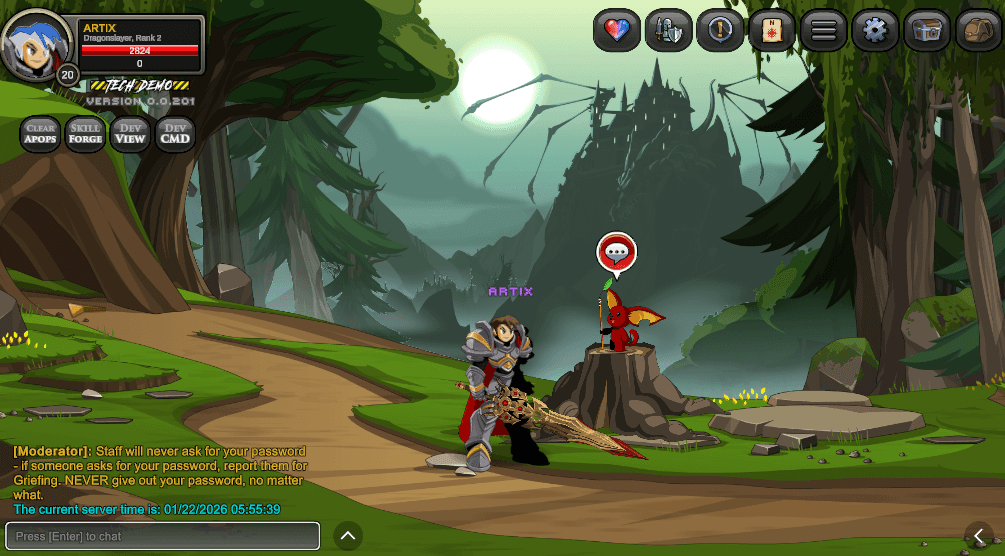Click the left arrow in bottom corner
Screen dimensions: 1005x556
pos(980,537)
